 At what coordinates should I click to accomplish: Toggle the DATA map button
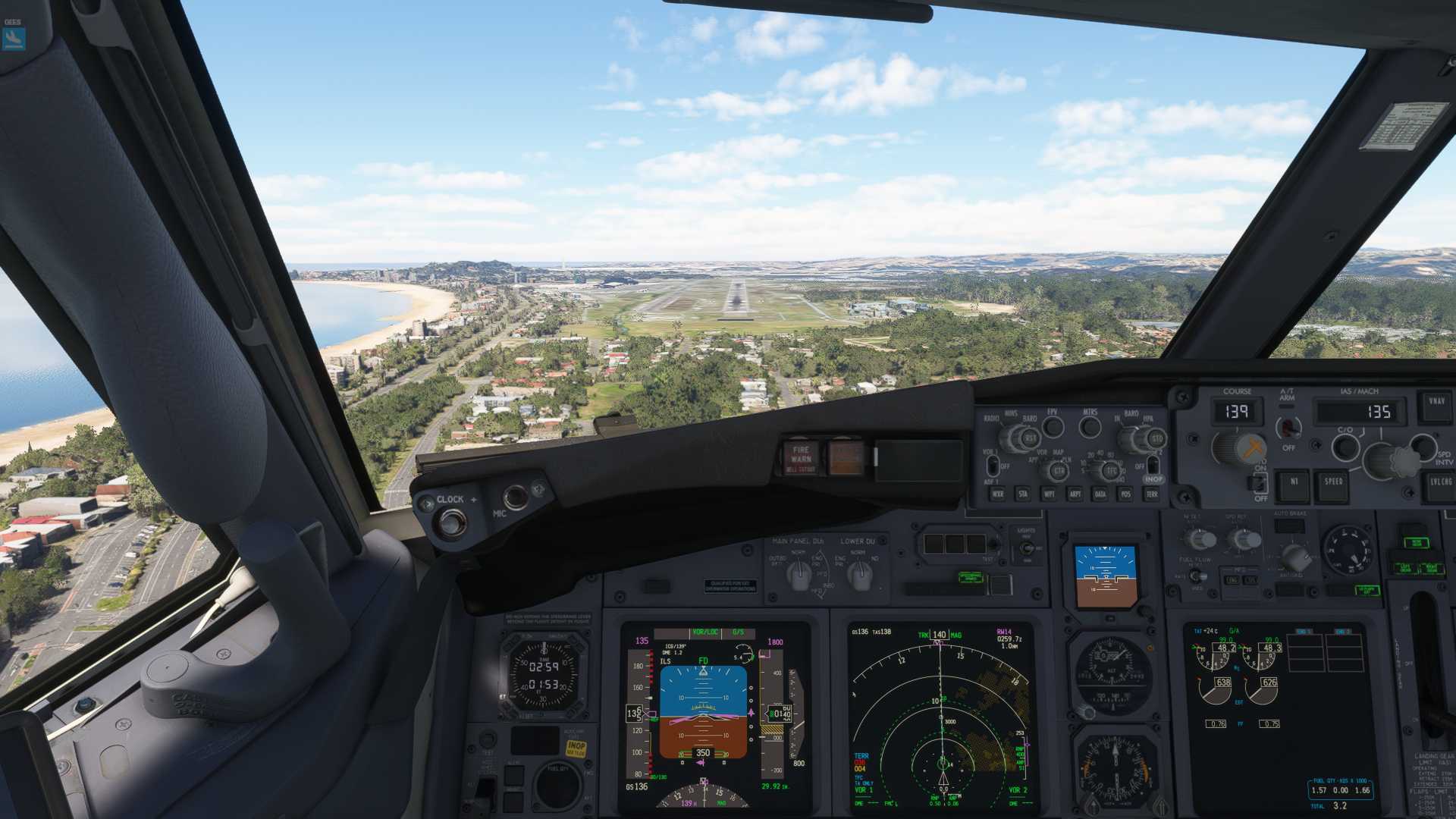click(x=1100, y=494)
